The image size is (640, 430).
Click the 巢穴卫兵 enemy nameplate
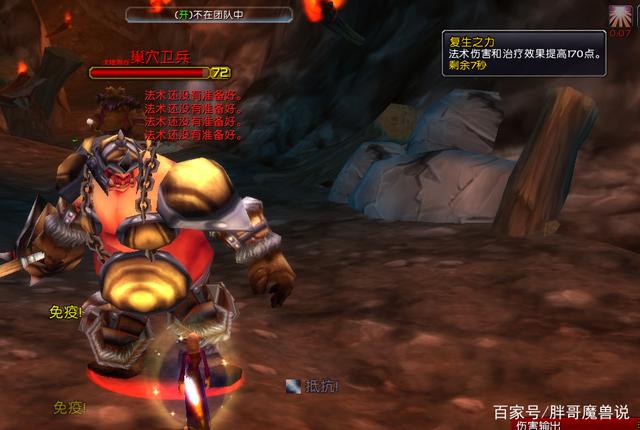(152, 72)
